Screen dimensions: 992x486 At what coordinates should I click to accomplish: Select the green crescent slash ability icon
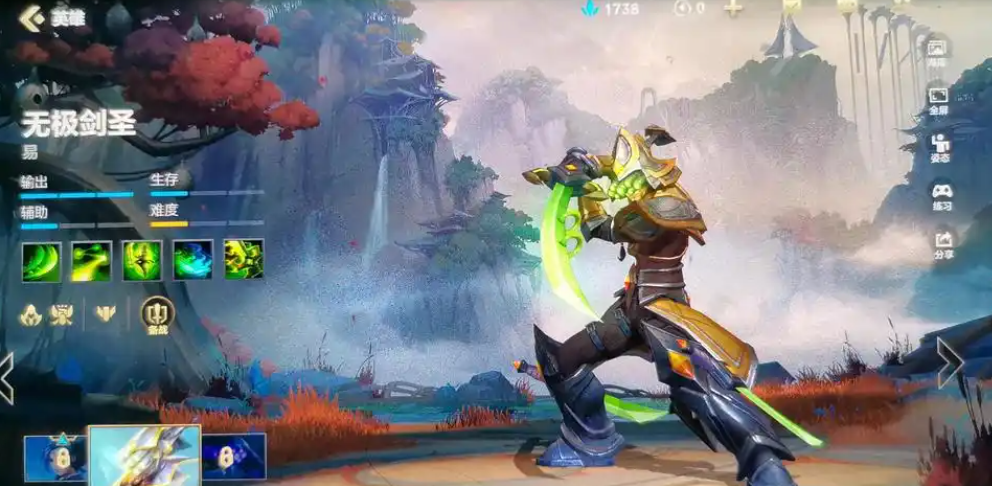click(x=41, y=260)
